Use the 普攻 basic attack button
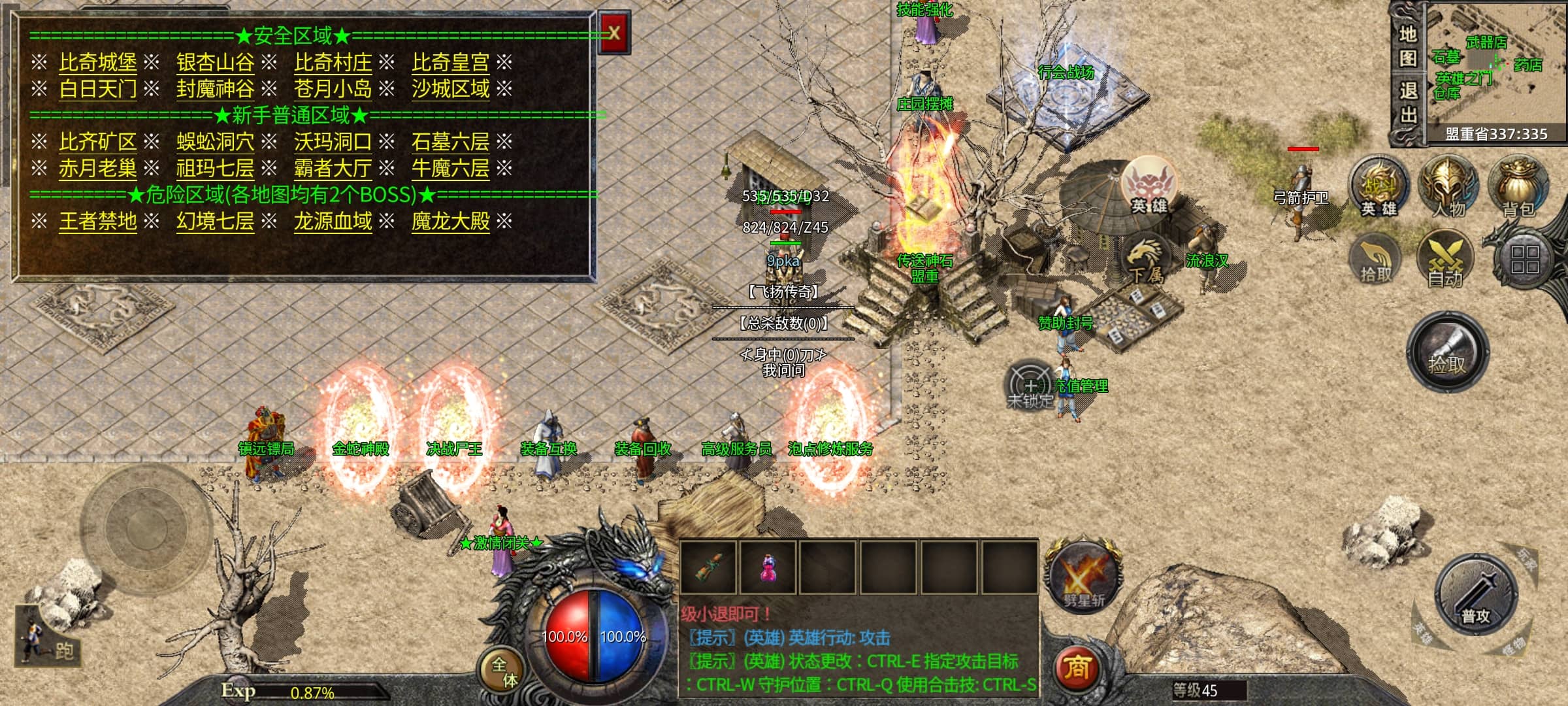 1475,595
